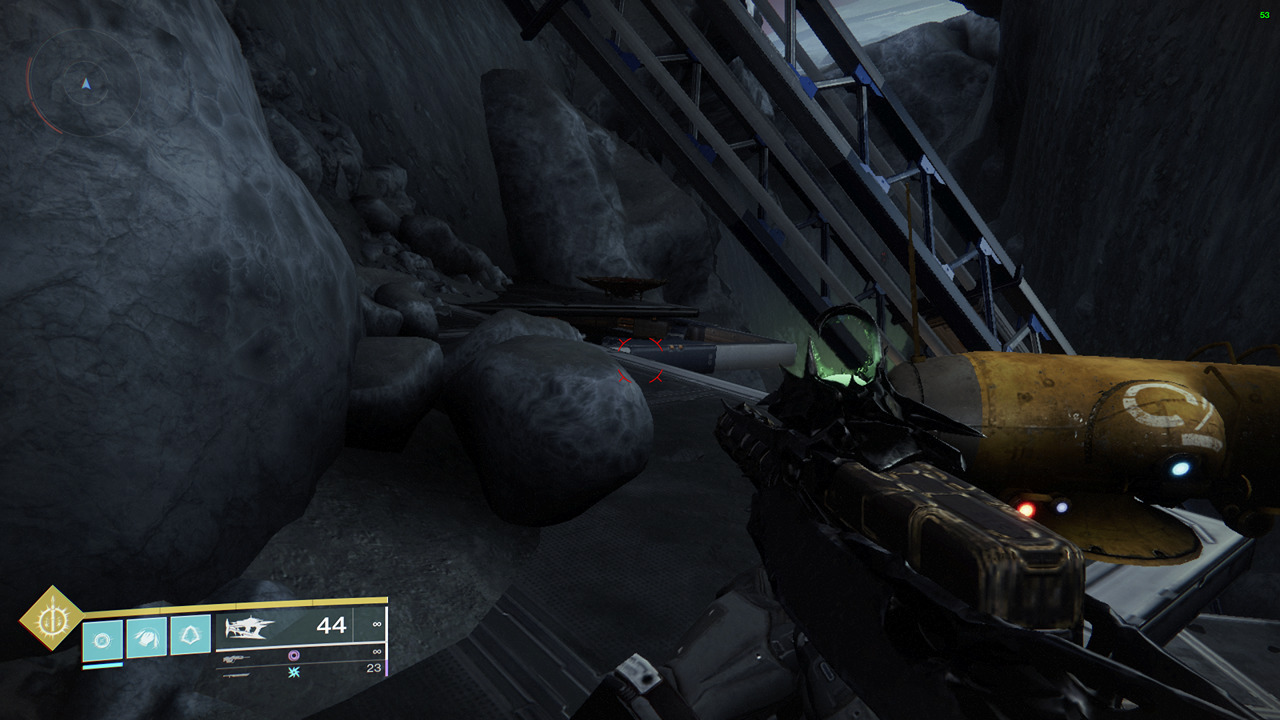The image size is (1280, 720).
Task: Select the Arc power weapon star symbol
Action: point(293,672)
